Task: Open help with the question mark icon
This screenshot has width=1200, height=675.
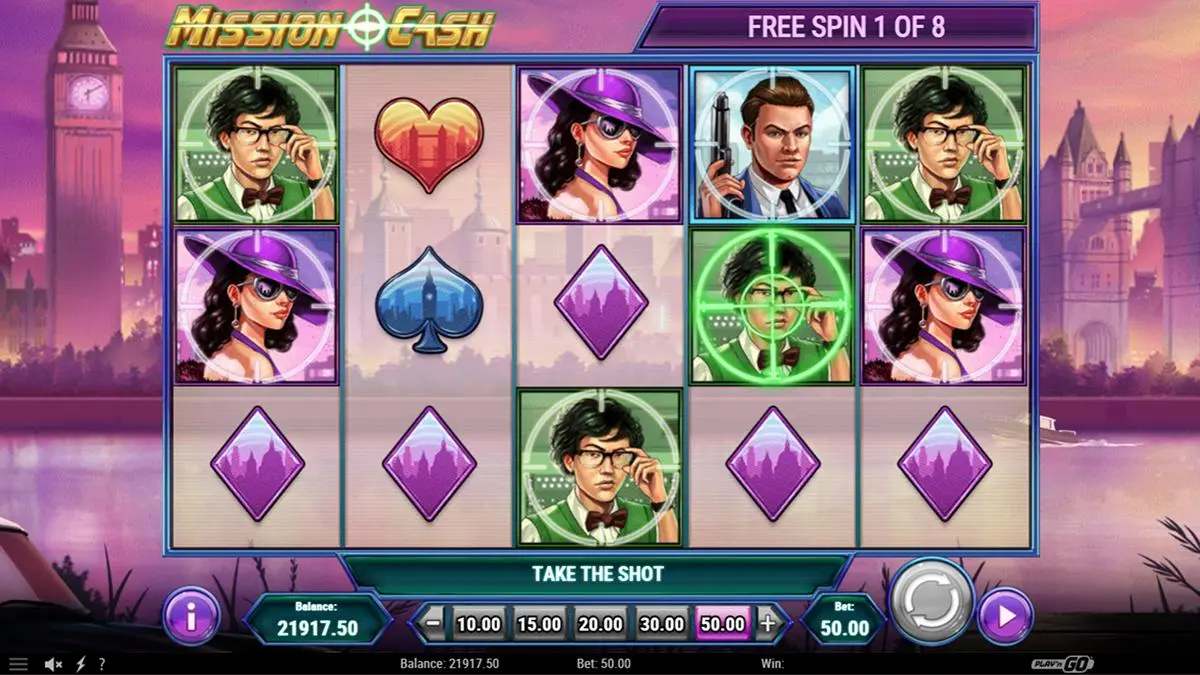Action: pos(101,664)
